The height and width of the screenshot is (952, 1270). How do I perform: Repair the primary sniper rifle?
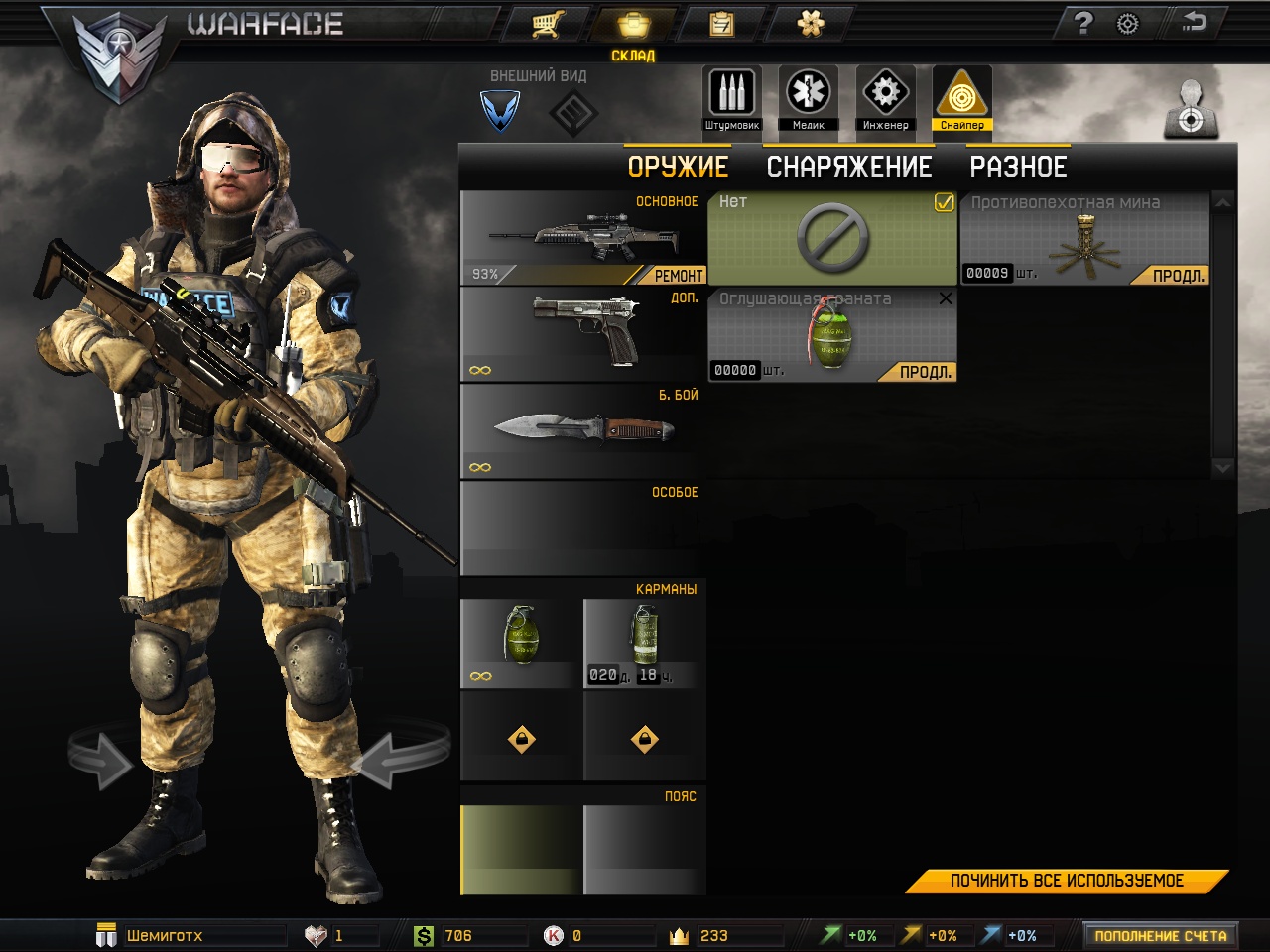[679, 276]
